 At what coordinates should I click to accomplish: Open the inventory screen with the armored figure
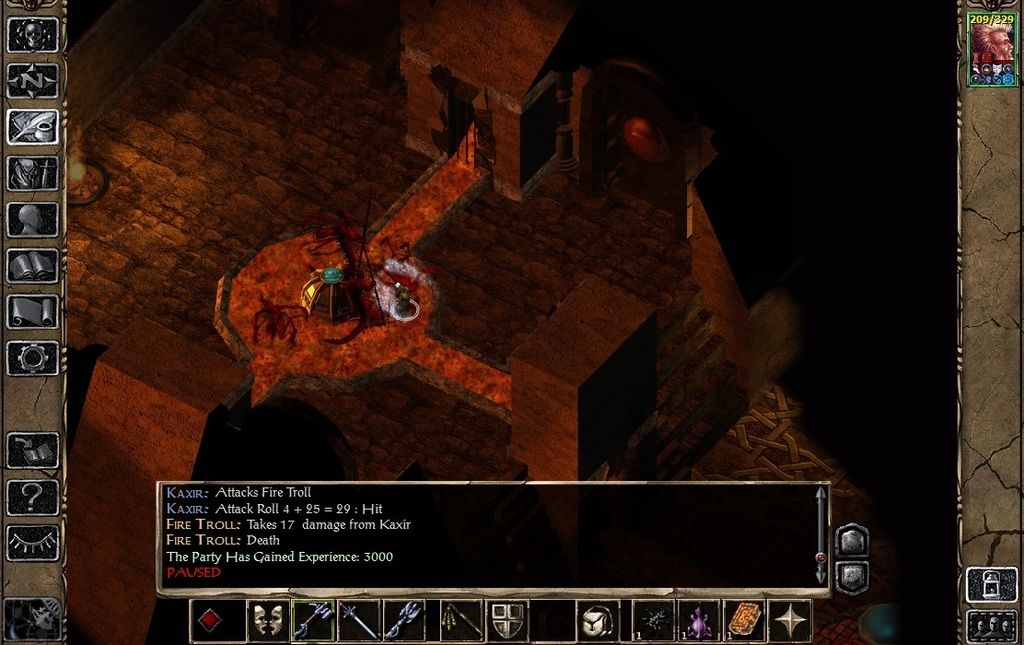[33, 172]
